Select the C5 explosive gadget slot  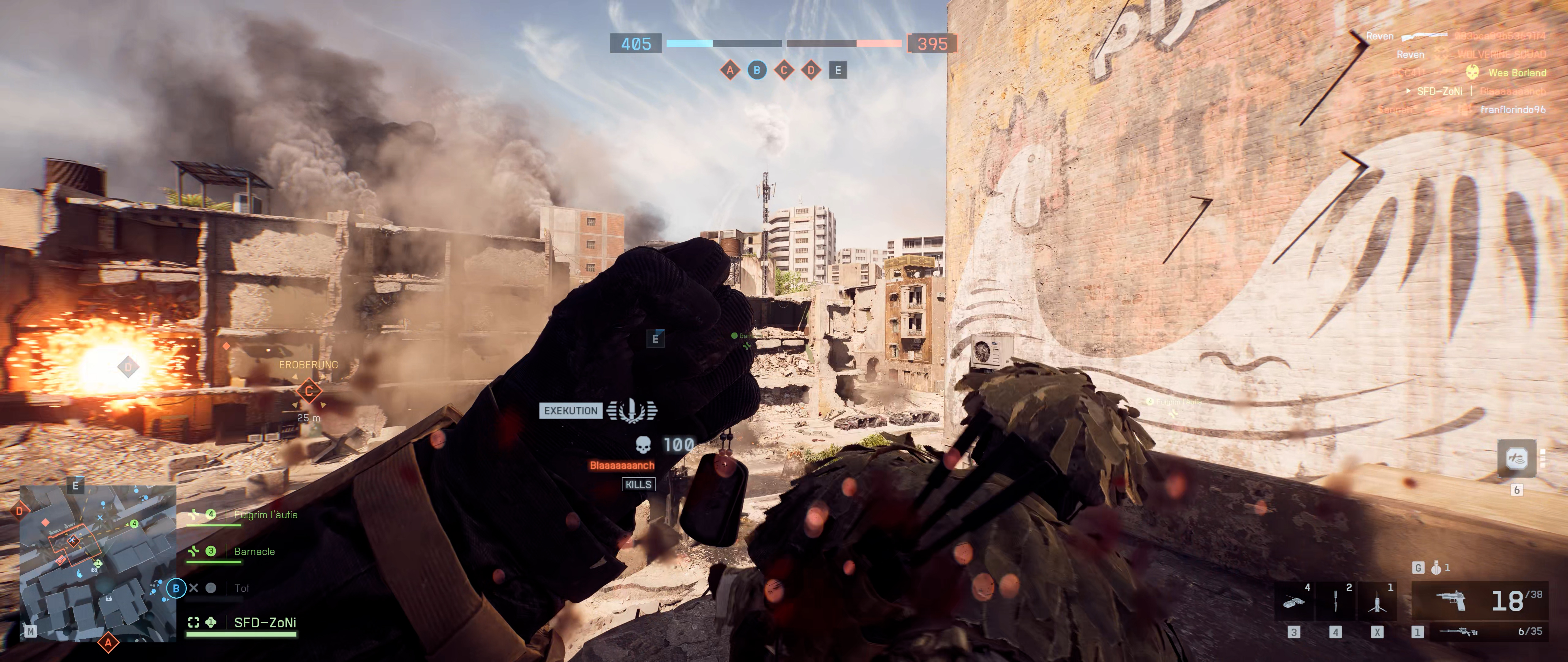[x=1294, y=602]
